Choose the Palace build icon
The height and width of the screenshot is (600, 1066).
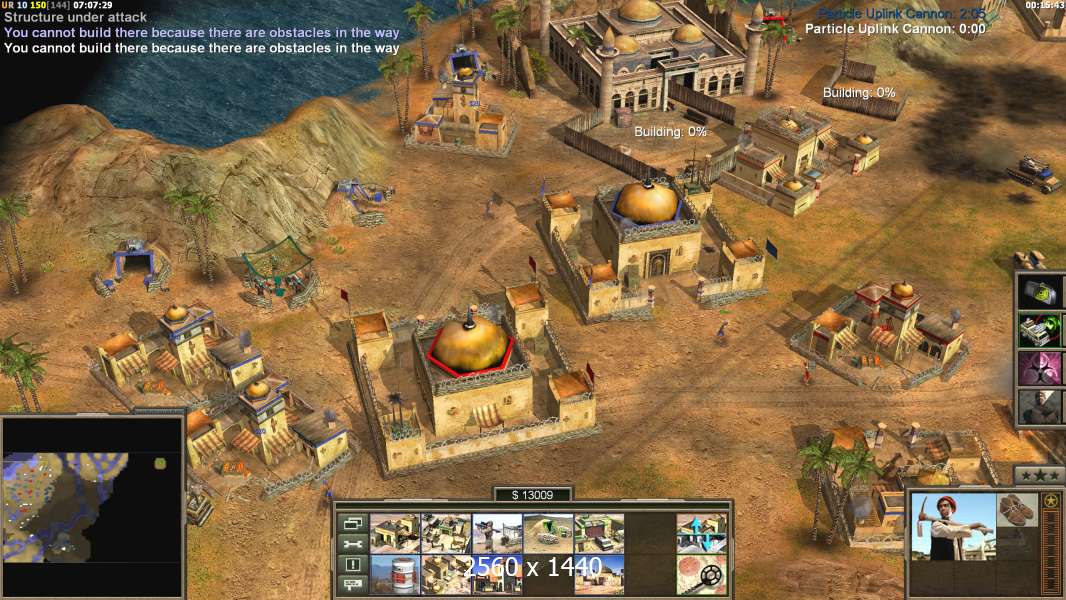[x=446, y=574]
